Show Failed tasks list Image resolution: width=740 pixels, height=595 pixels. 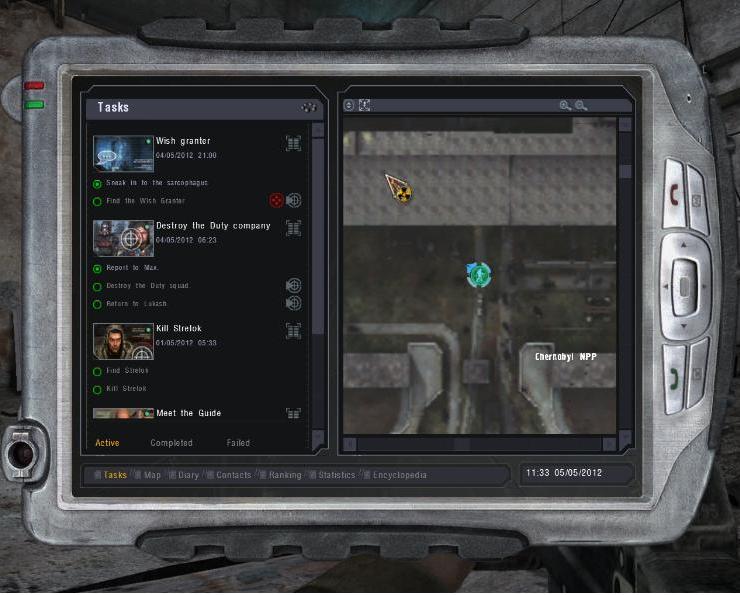click(x=238, y=443)
